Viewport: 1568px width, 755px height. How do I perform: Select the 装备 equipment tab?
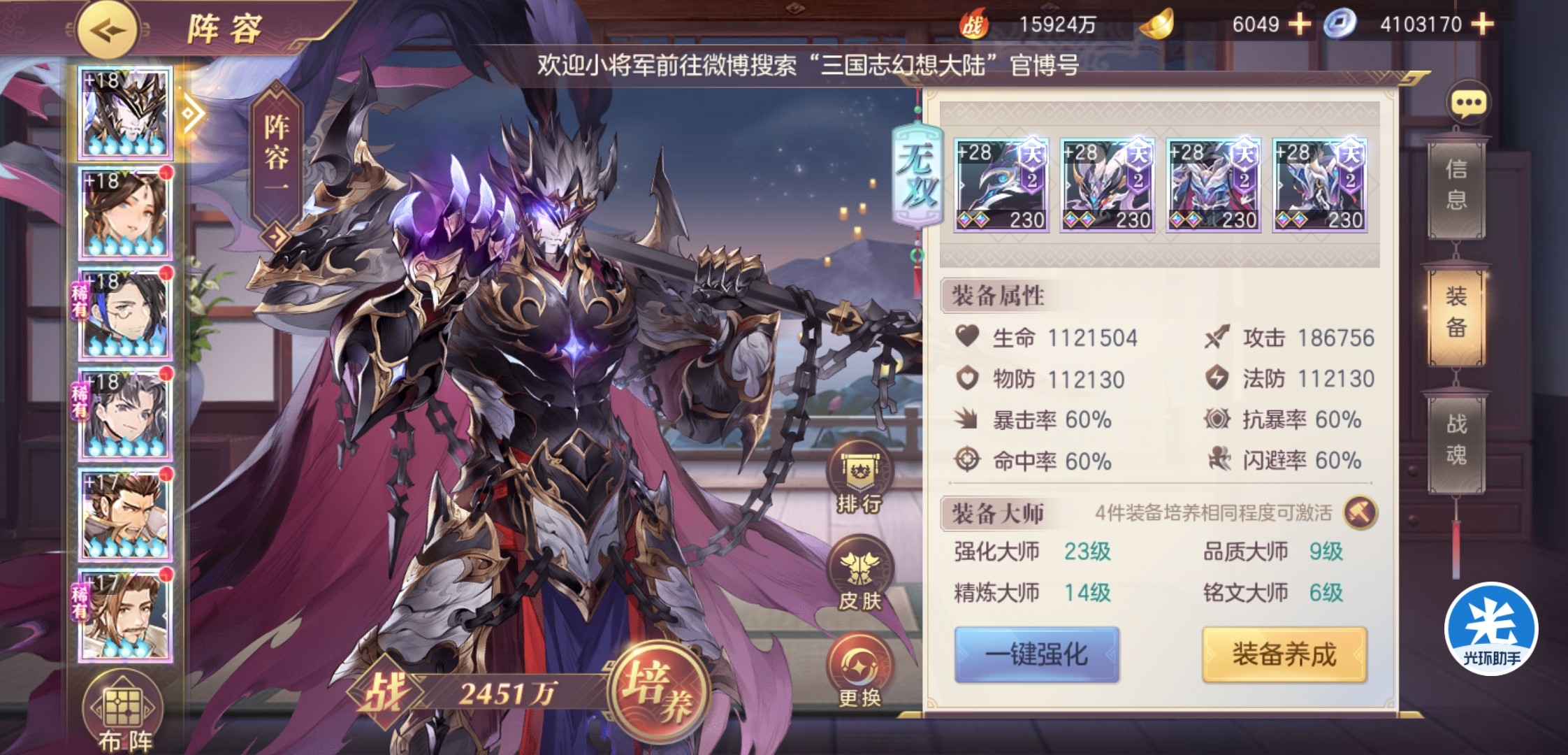tap(1456, 312)
